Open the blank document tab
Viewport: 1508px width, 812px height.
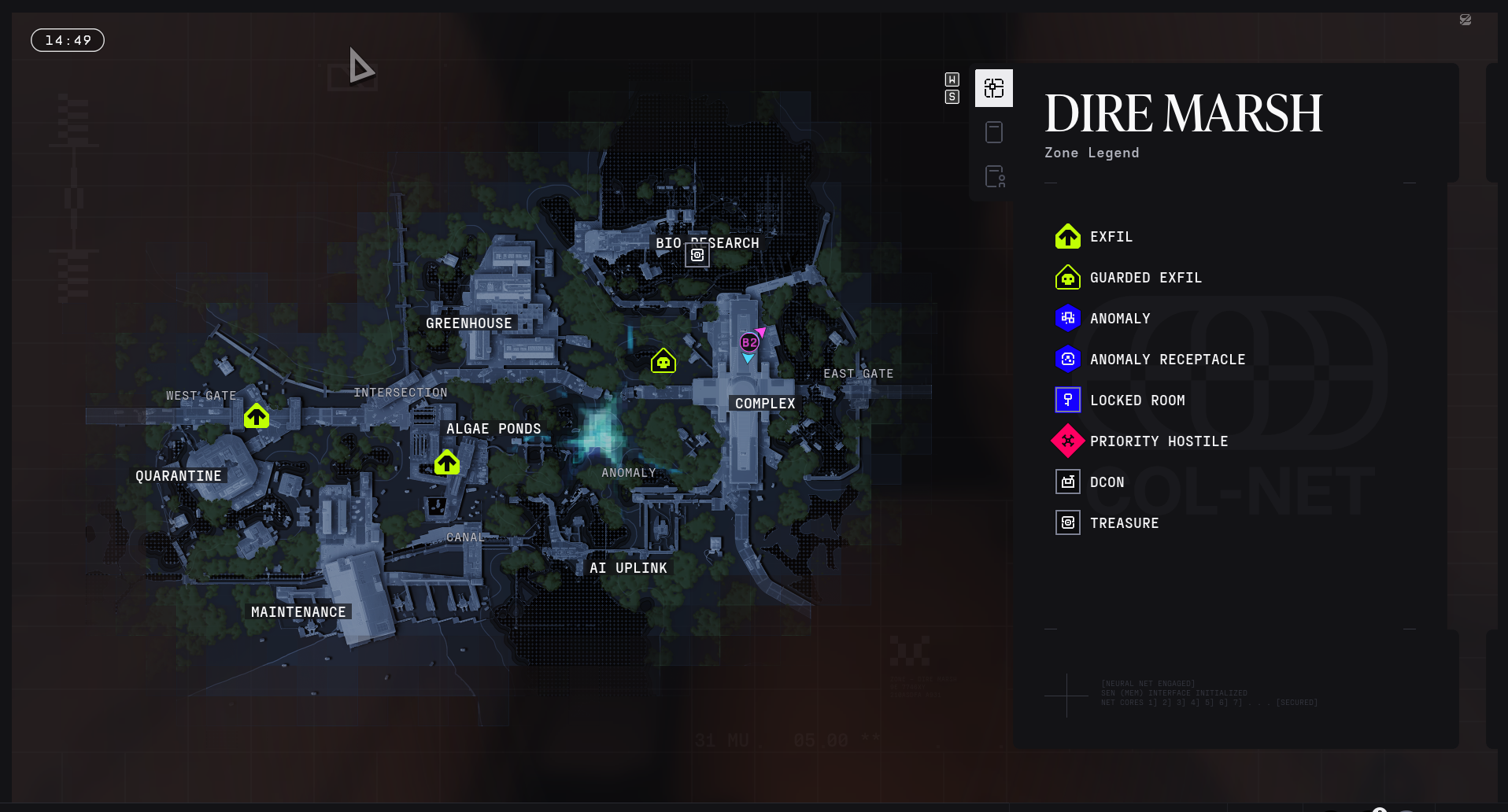click(994, 132)
